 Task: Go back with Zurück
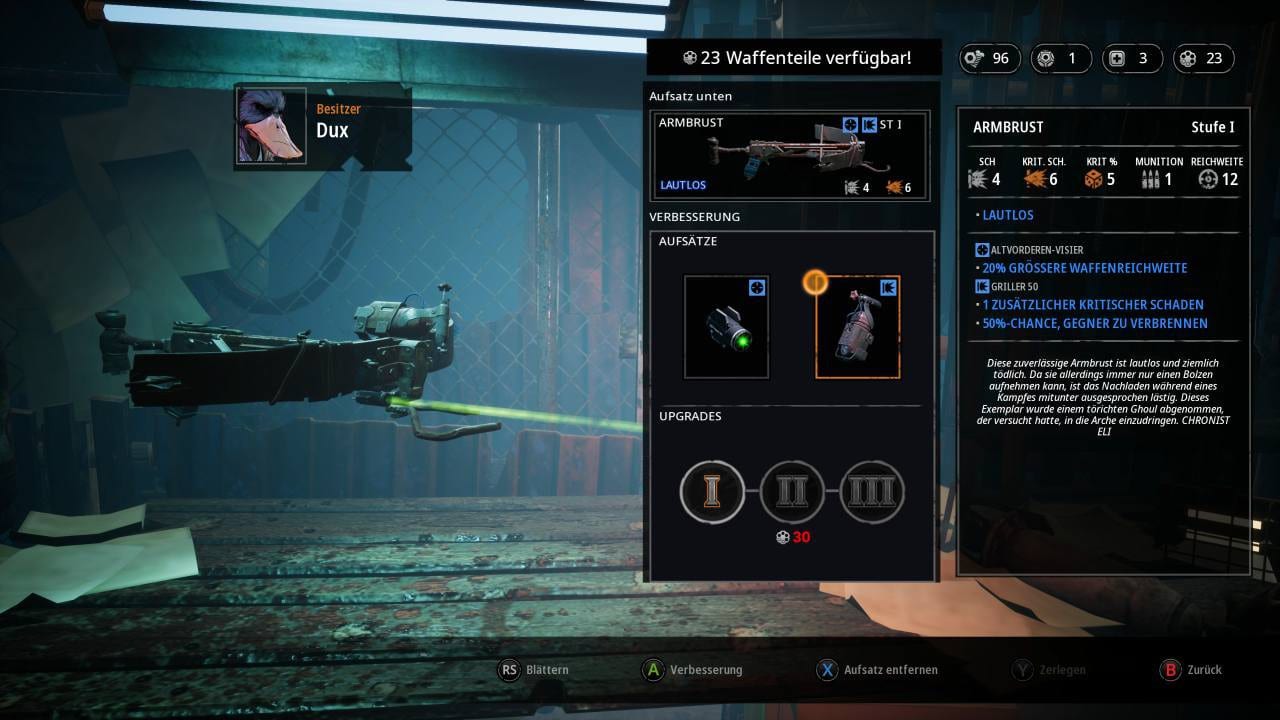(x=1191, y=670)
